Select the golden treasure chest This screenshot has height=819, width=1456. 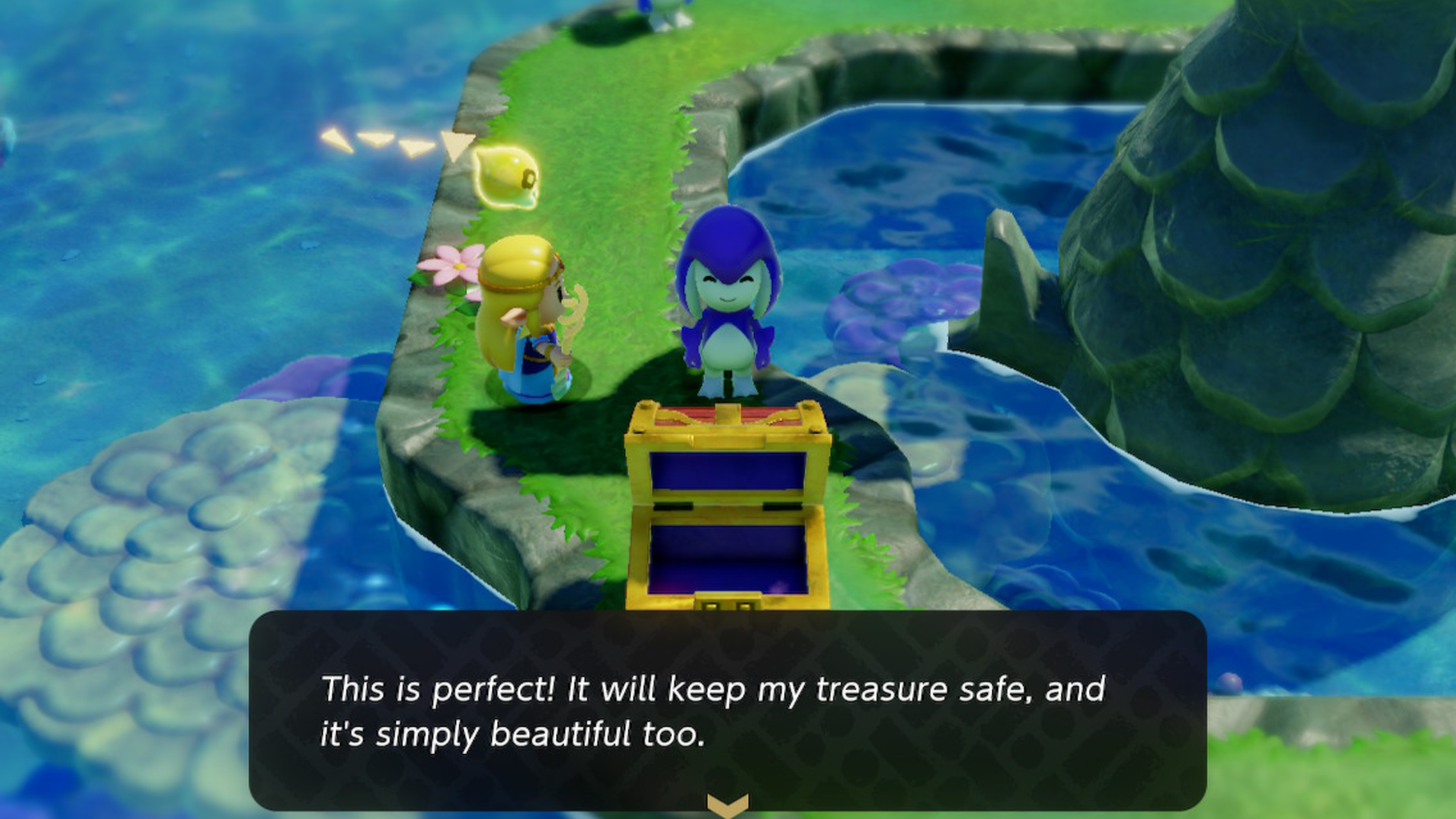[x=728, y=505]
